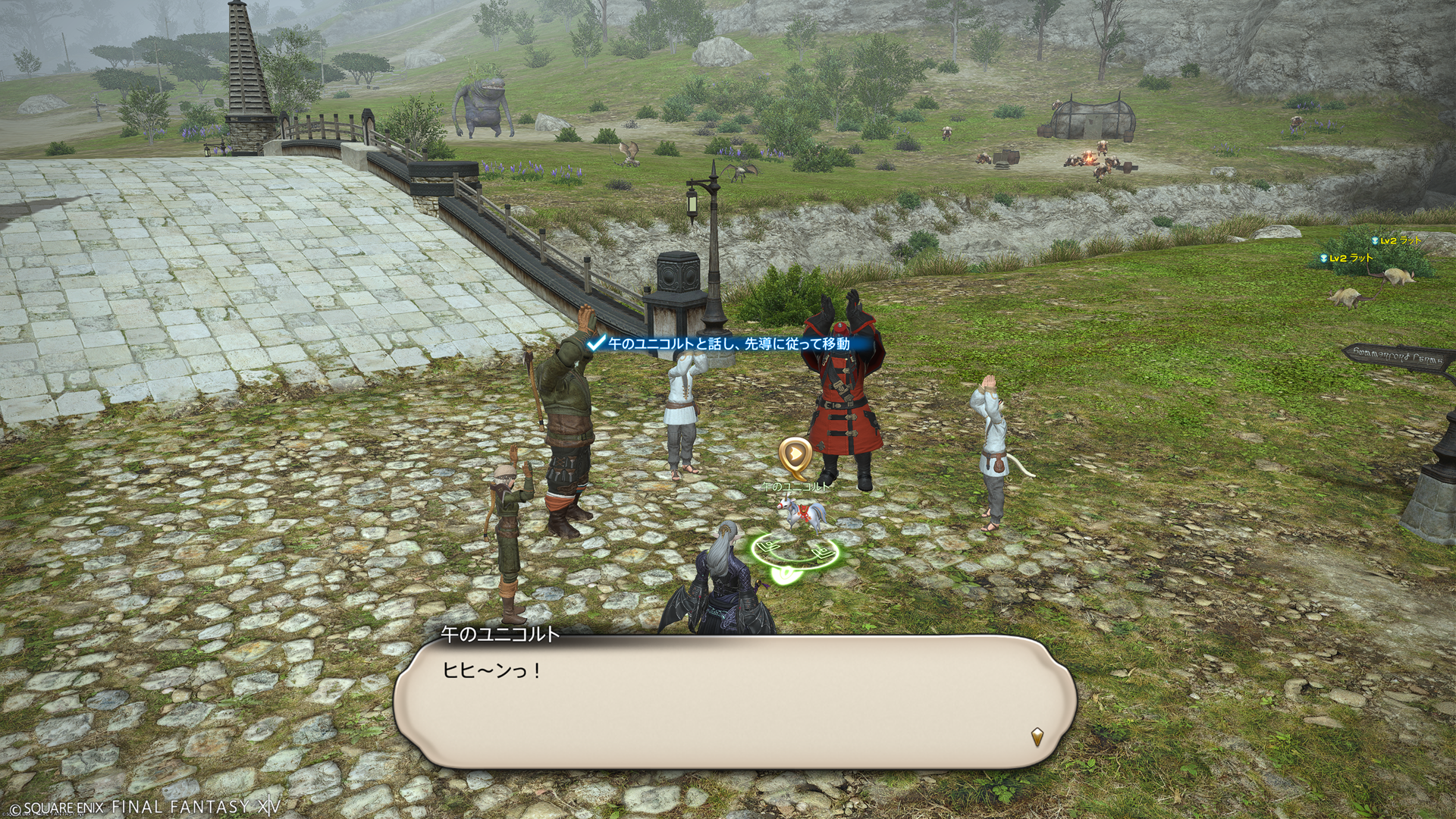Select the golden quest marker icon
1456x819 pixels.
[795, 455]
